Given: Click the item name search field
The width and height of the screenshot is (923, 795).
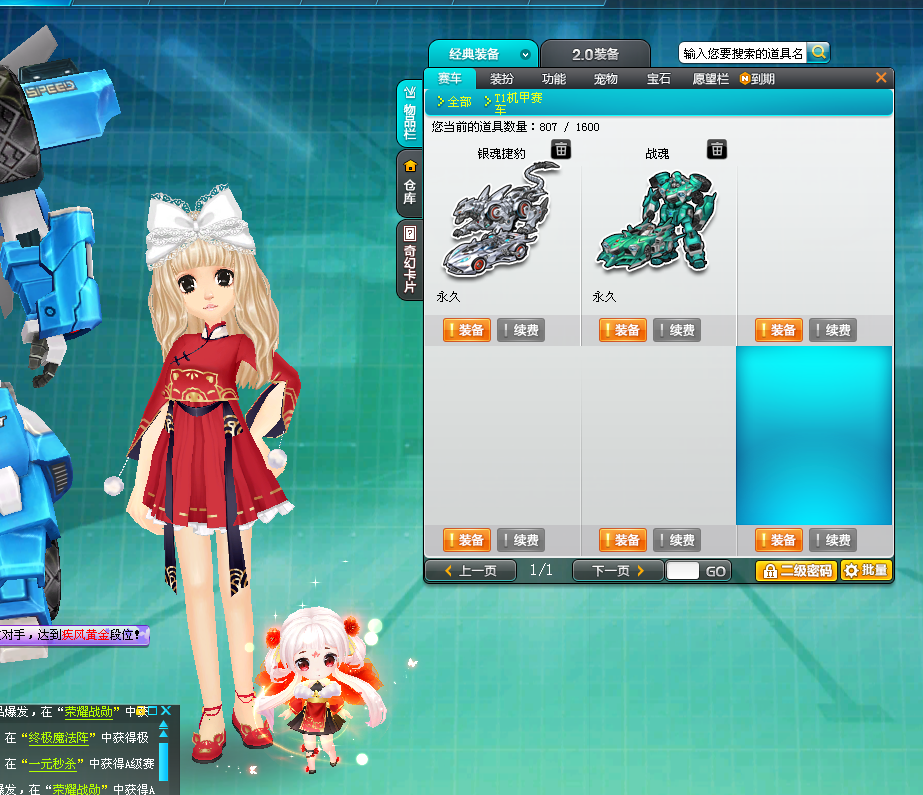Looking at the screenshot, I should (x=743, y=53).
